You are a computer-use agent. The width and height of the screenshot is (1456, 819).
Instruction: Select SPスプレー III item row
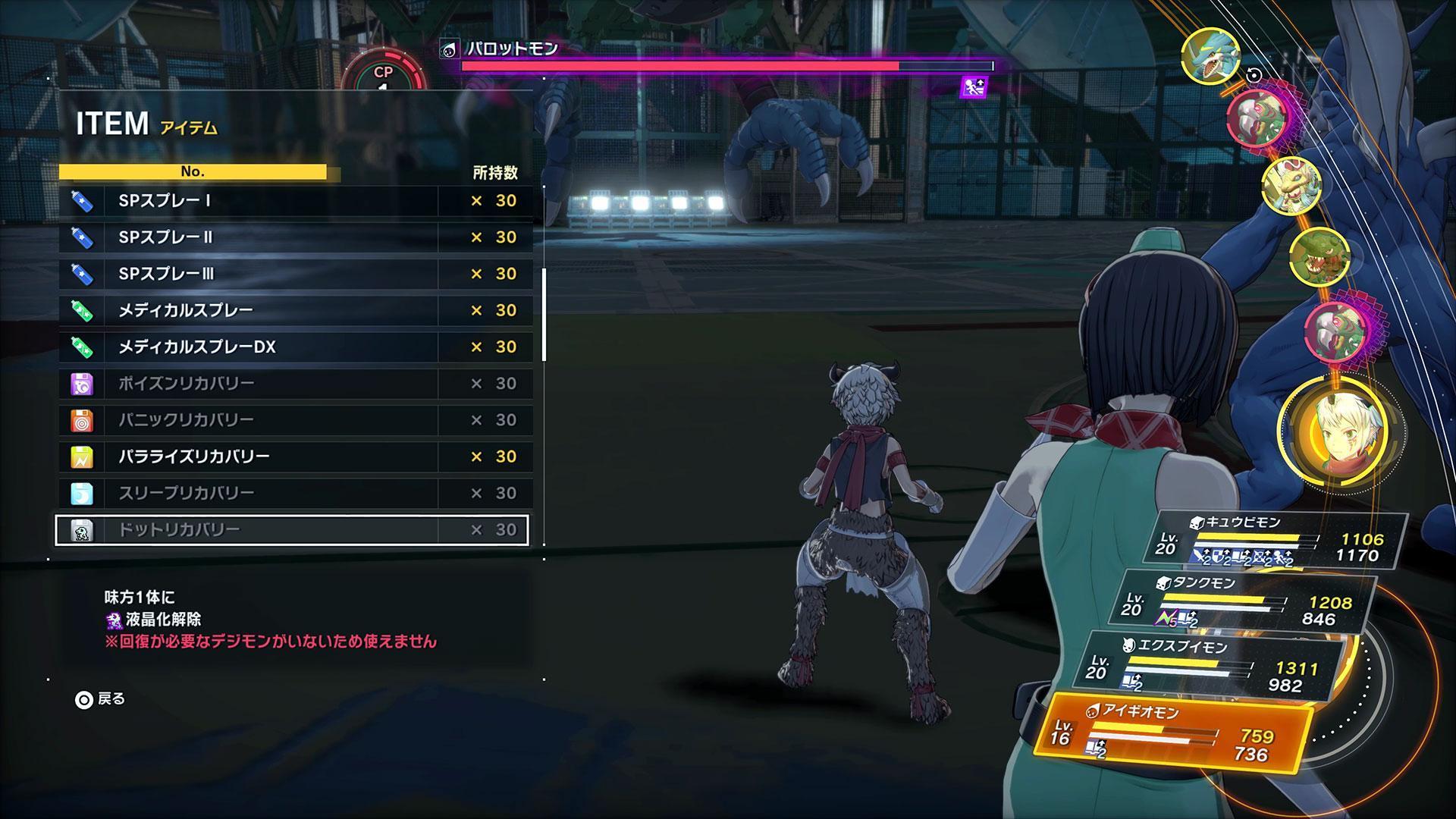[x=296, y=274]
